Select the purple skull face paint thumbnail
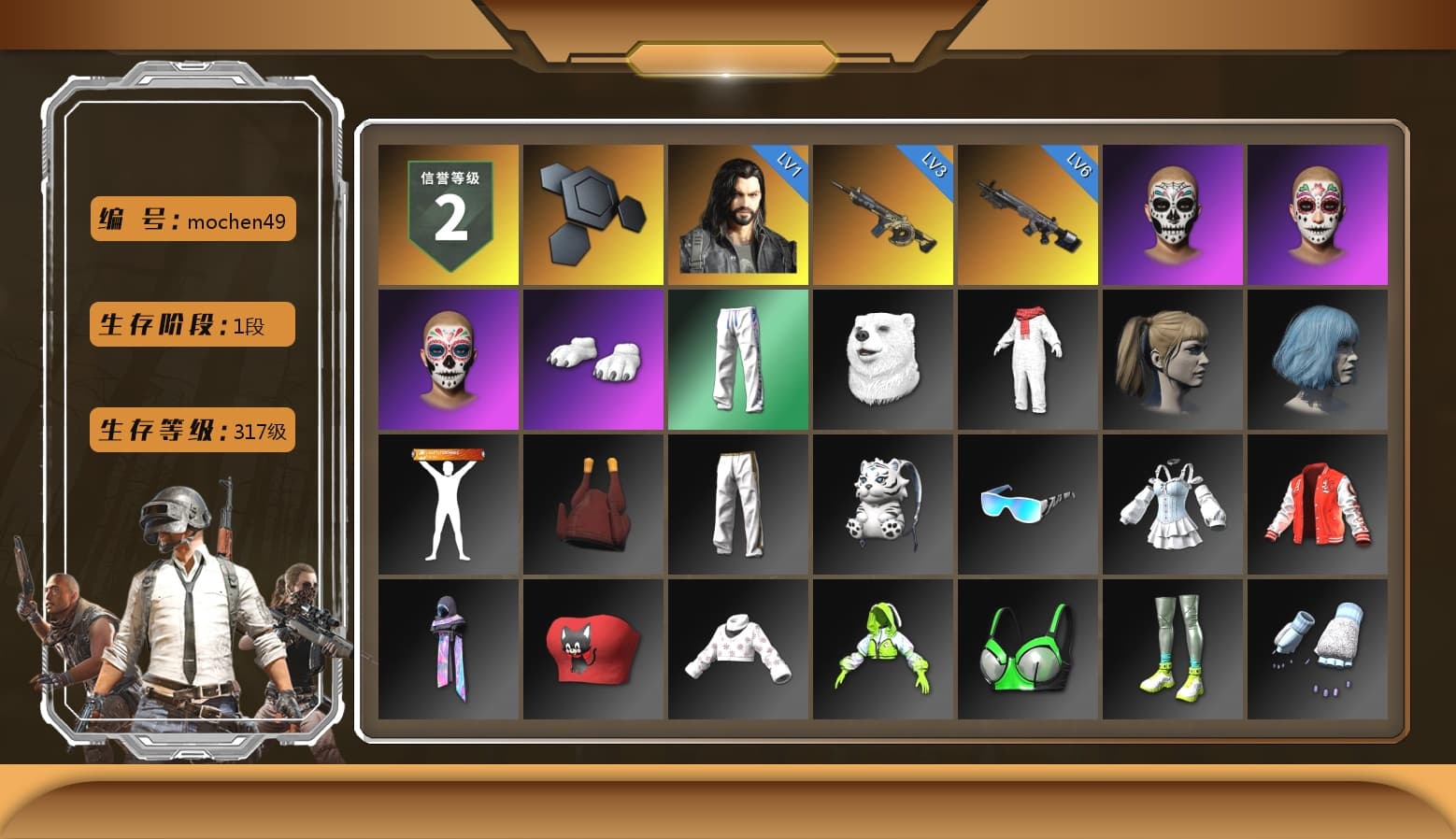The image size is (1456, 839). 1174,213
